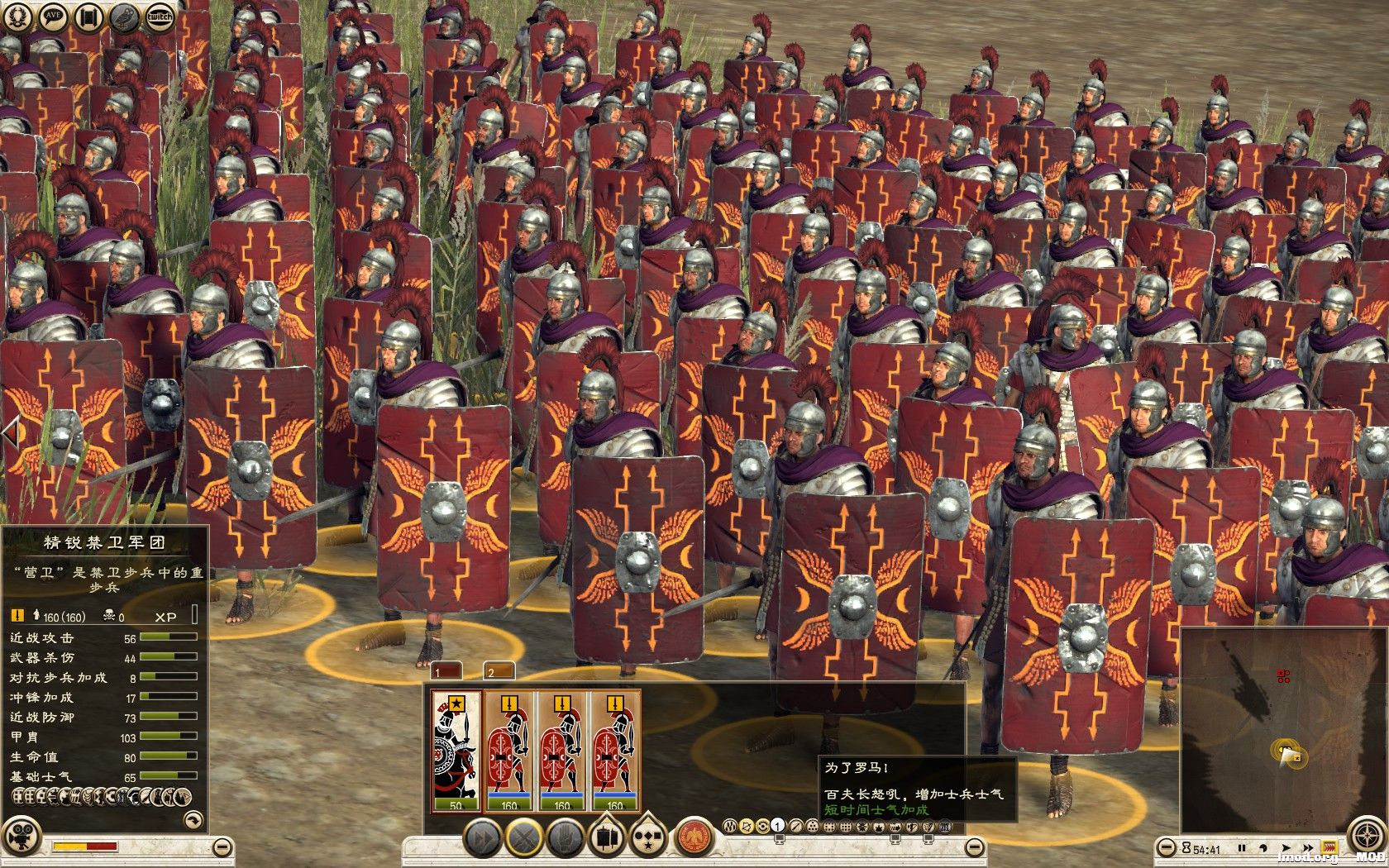Click the Twitch streaming button

pos(159,16)
